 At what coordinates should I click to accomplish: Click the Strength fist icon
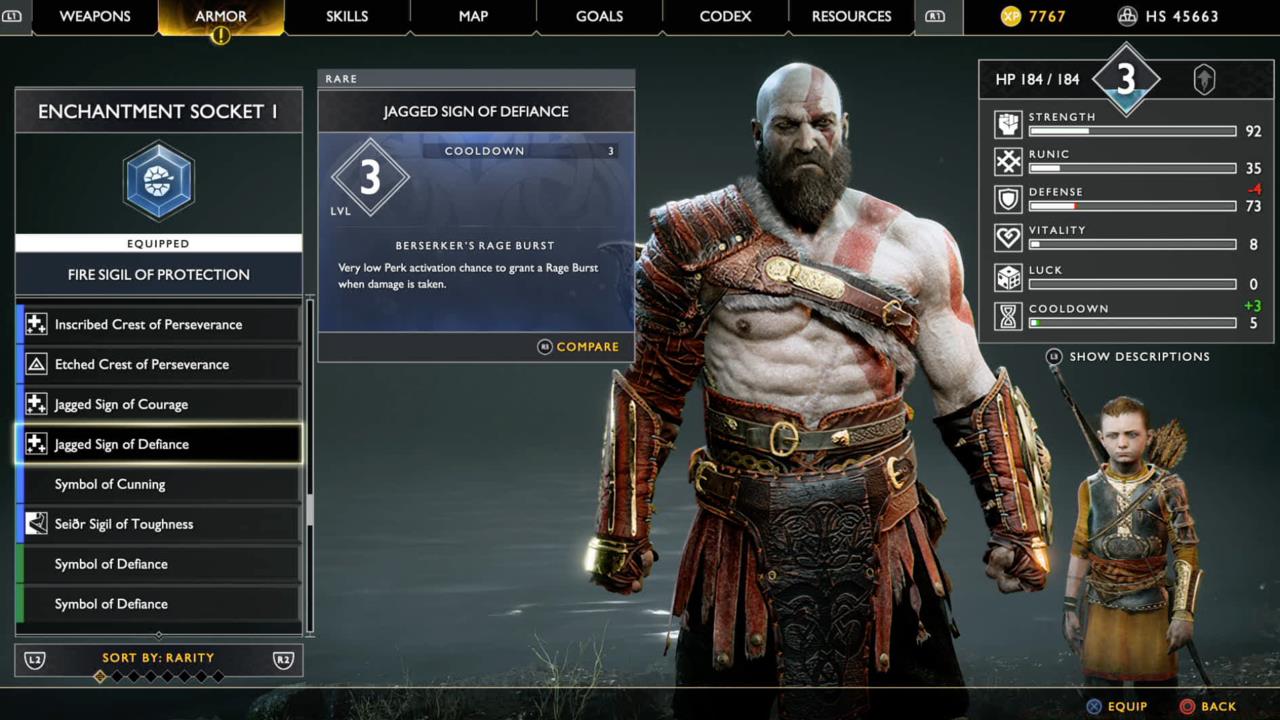pyautogui.click(x=1008, y=122)
